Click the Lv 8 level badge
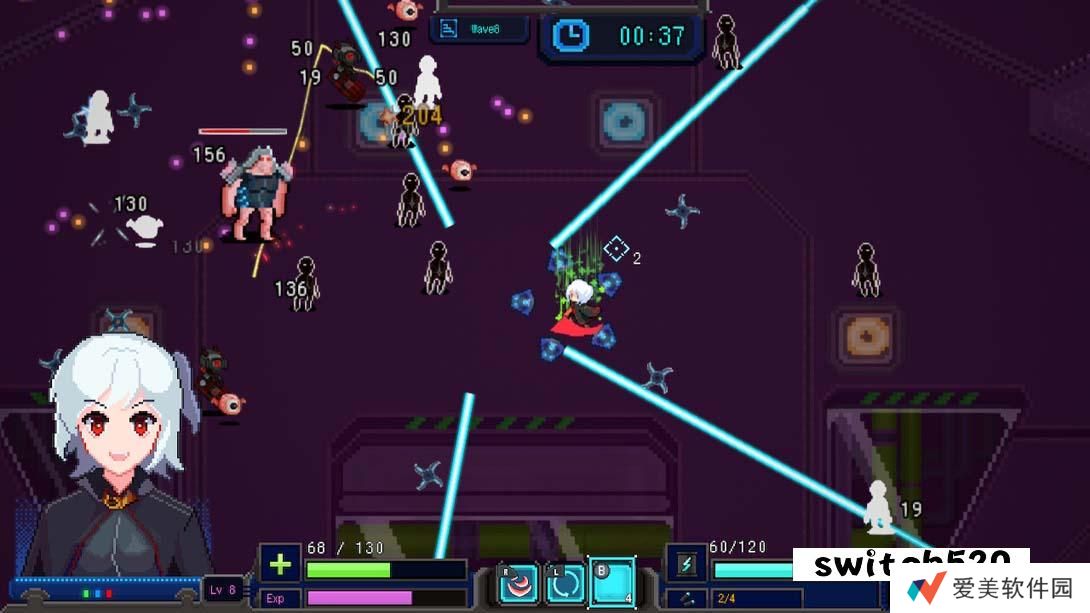 click(224, 589)
